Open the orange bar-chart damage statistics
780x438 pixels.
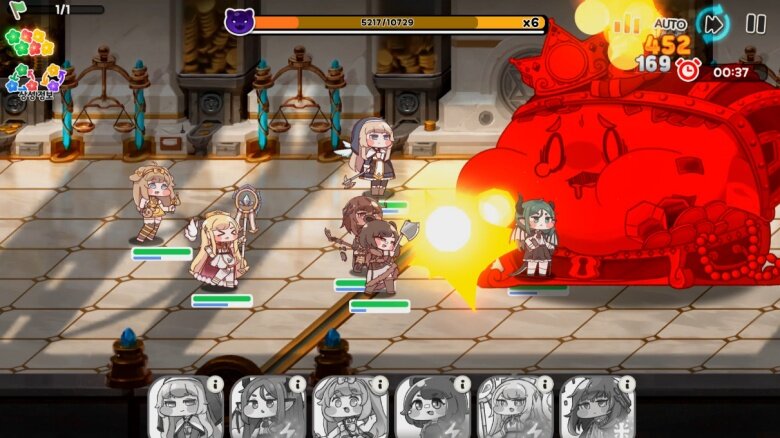[x=627, y=23]
